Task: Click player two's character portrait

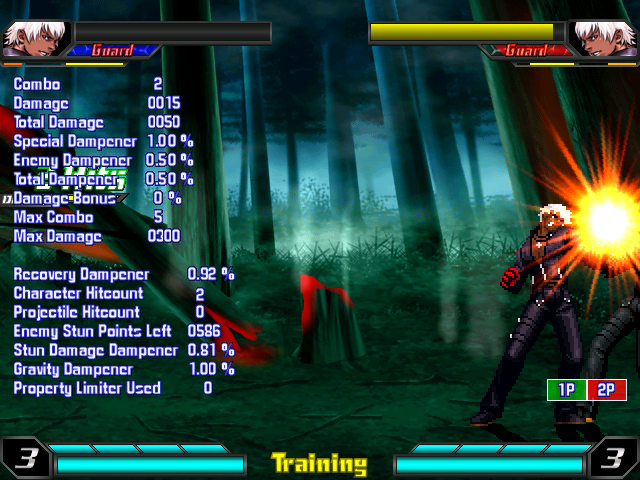Action: point(605,37)
